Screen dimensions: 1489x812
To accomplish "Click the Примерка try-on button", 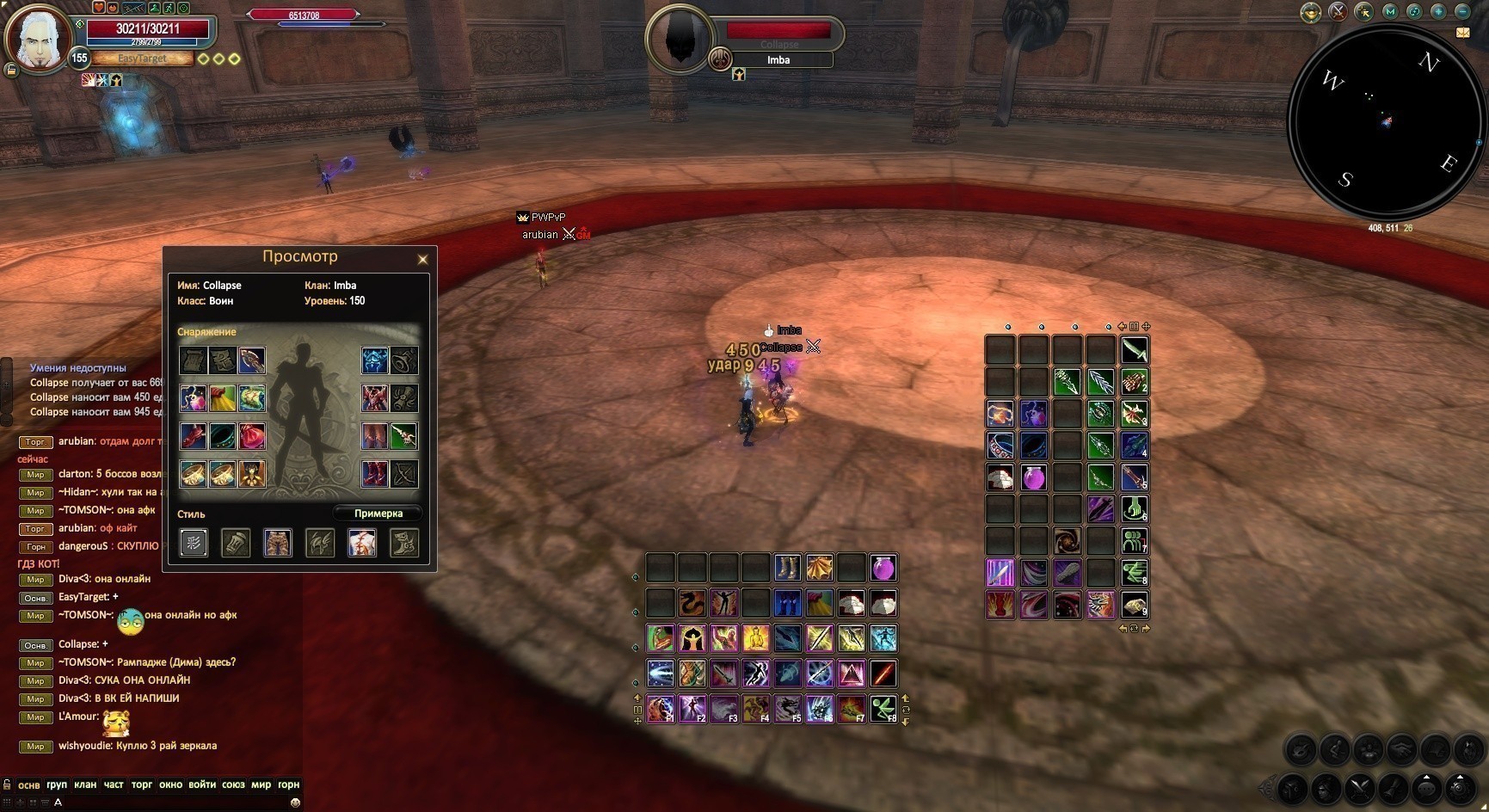I will 378,514.
